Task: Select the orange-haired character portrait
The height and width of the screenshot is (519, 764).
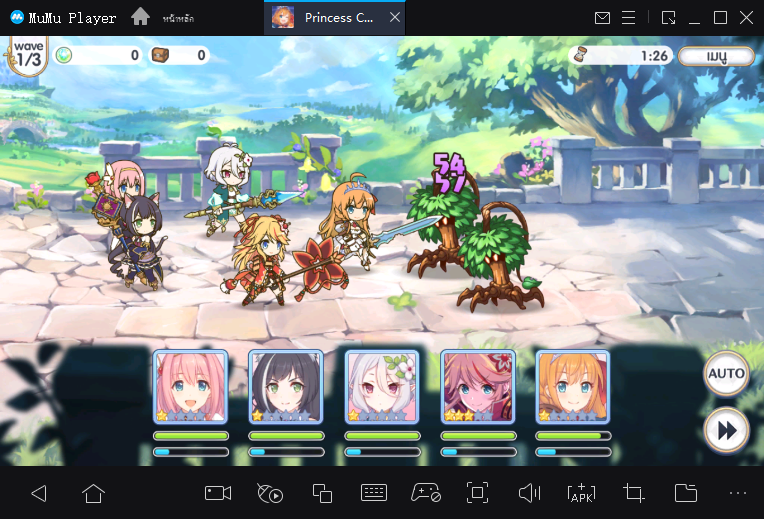Action: [x=573, y=387]
